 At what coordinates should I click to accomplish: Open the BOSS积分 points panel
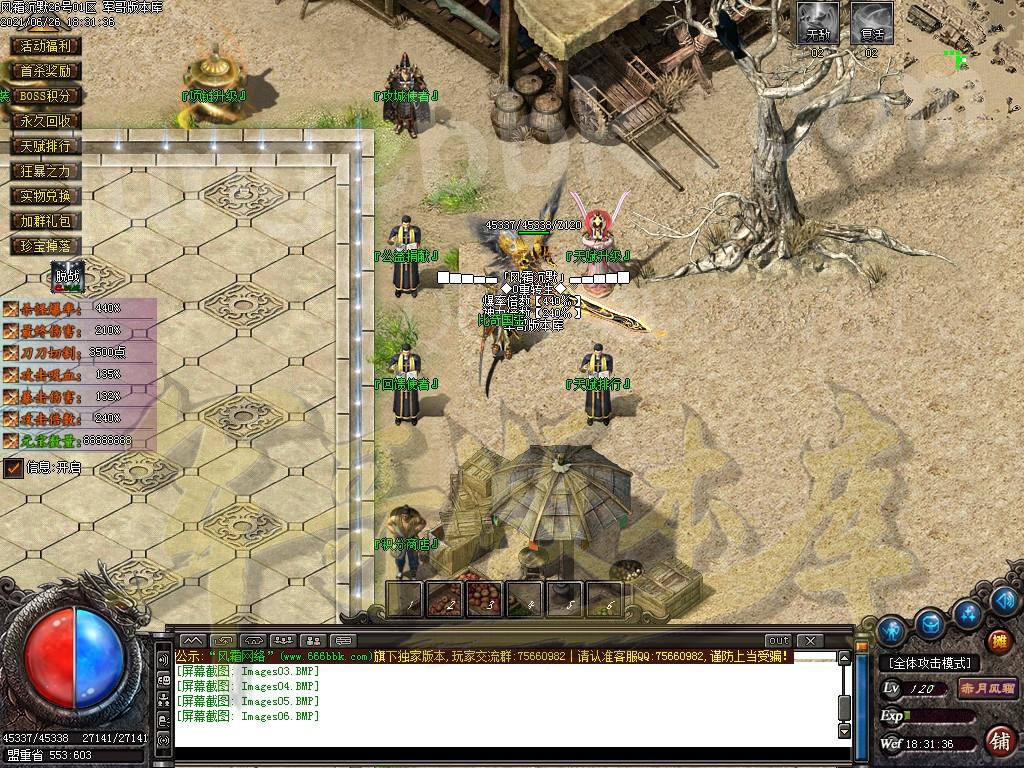pyautogui.click(x=45, y=96)
